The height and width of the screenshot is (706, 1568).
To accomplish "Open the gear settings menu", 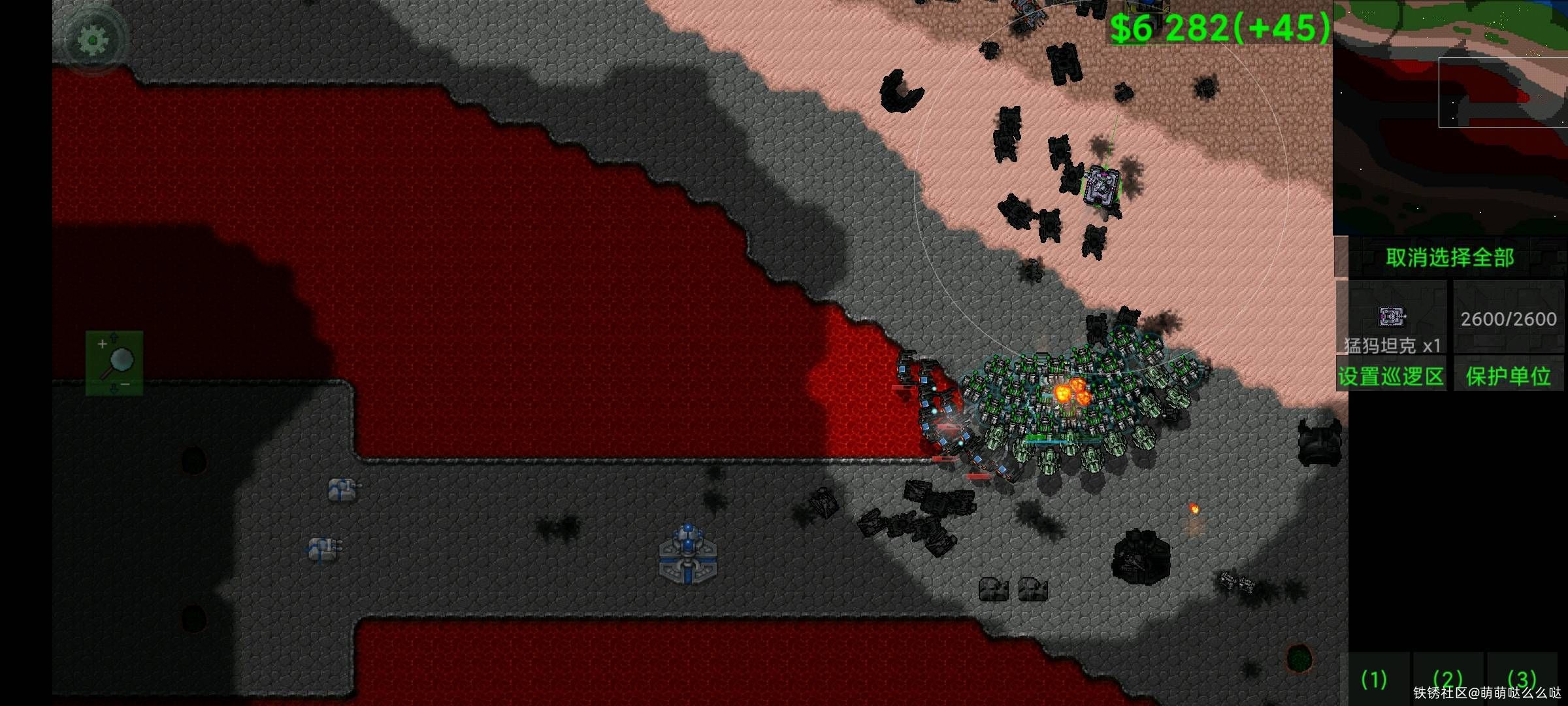I will click(93, 41).
